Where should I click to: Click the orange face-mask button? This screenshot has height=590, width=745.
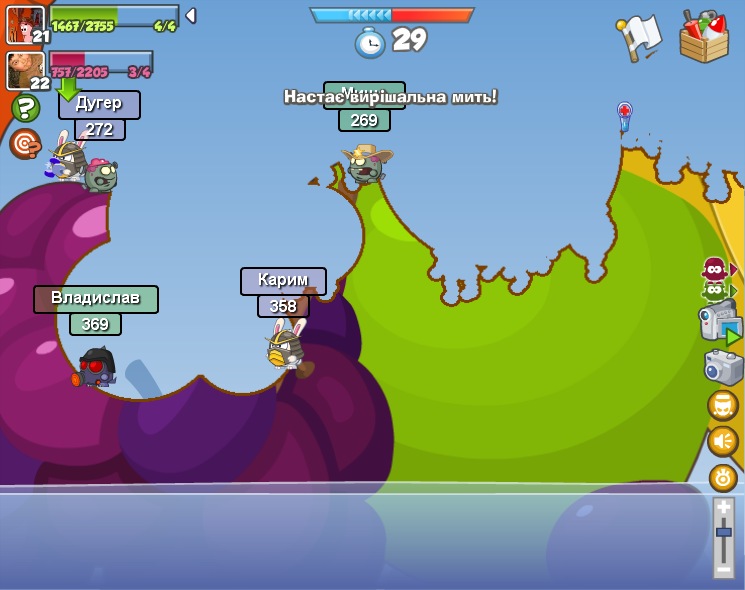(x=723, y=405)
